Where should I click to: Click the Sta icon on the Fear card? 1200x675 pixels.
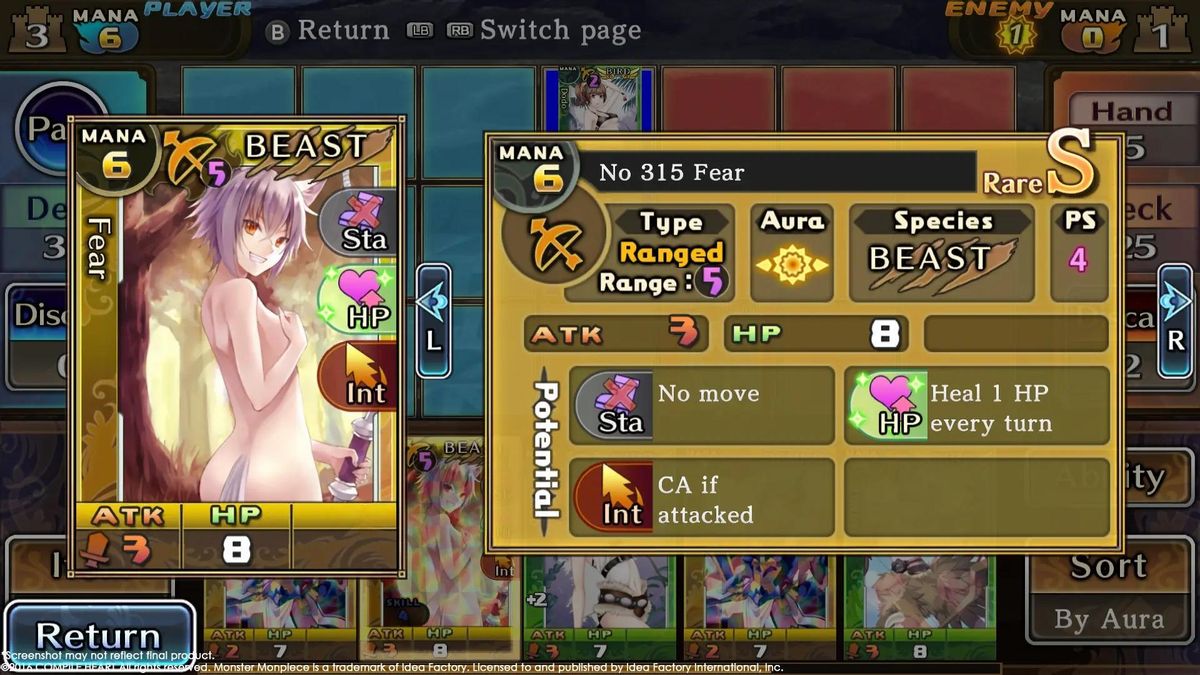(364, 224)
